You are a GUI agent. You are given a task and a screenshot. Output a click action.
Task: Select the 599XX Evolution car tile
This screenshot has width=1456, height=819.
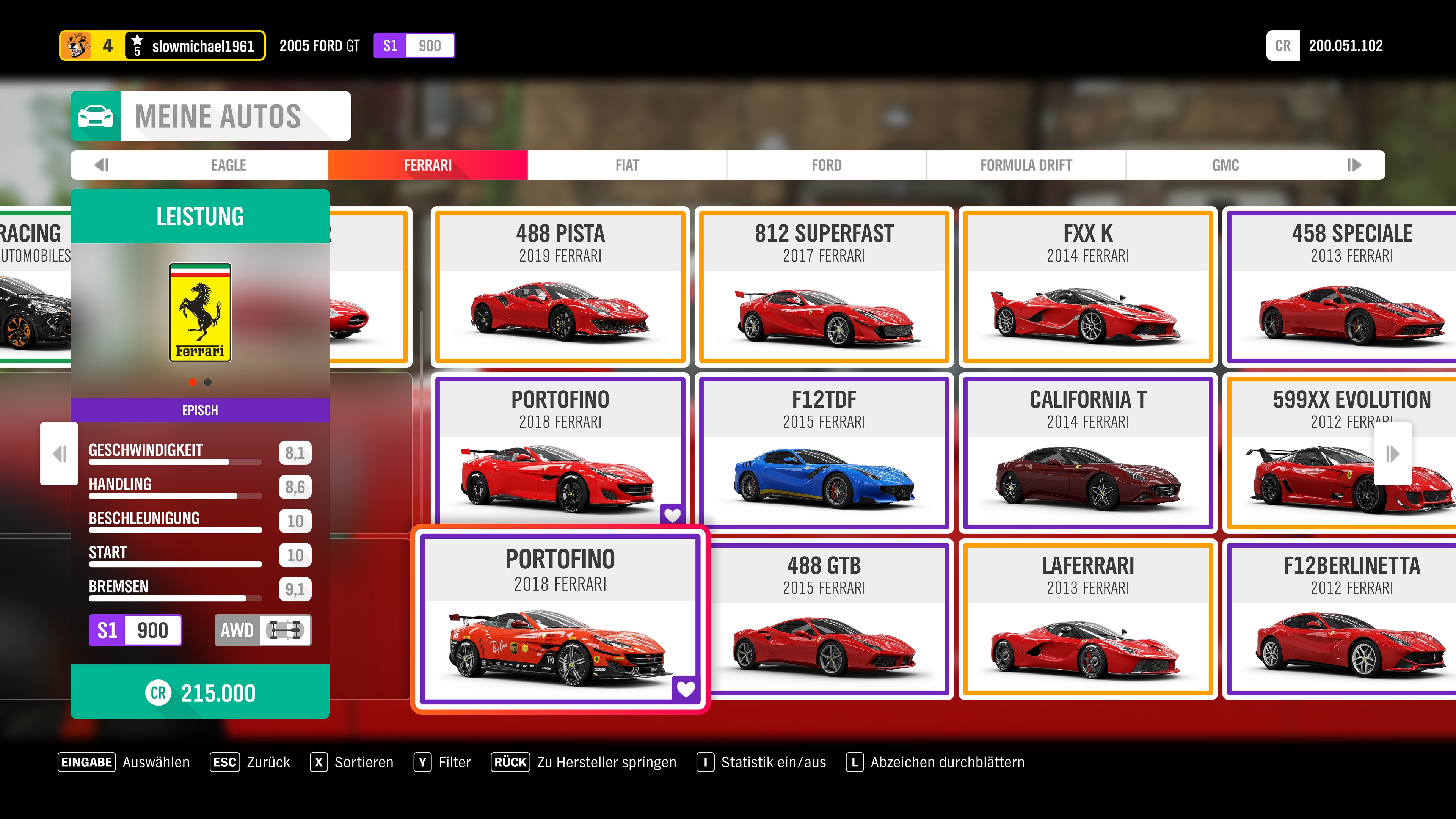1317,453
